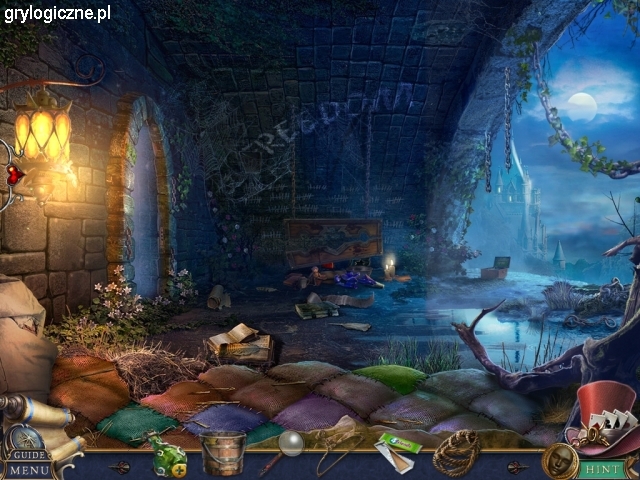Open the top hat with cards
Screen dimensions: 640x480
click(602, 415)
